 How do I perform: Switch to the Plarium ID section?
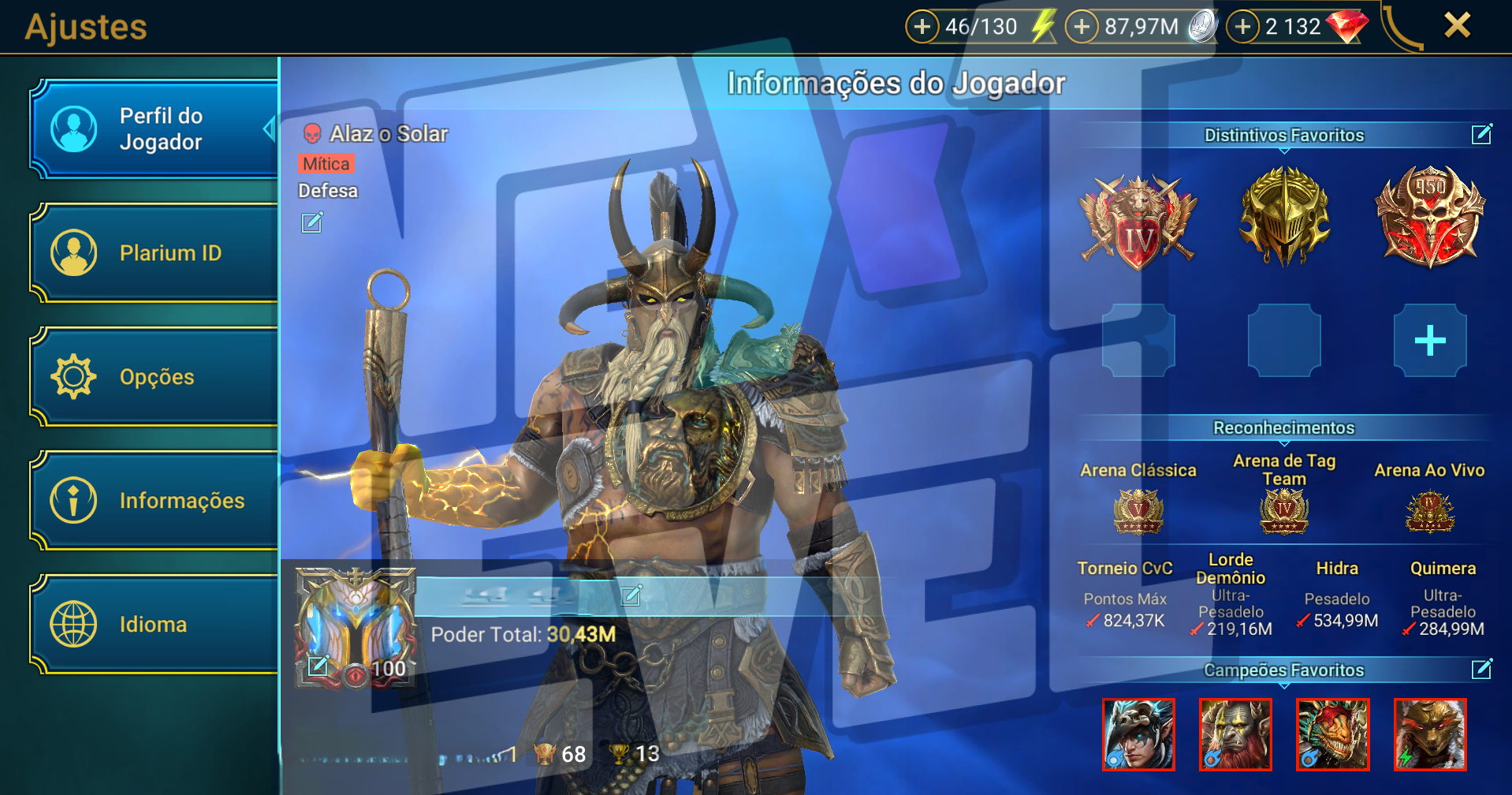point(154,253)
